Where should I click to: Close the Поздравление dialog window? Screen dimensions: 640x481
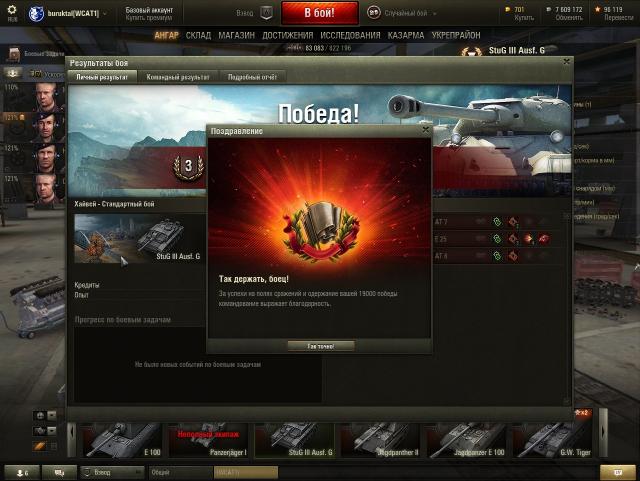[425, 130]
